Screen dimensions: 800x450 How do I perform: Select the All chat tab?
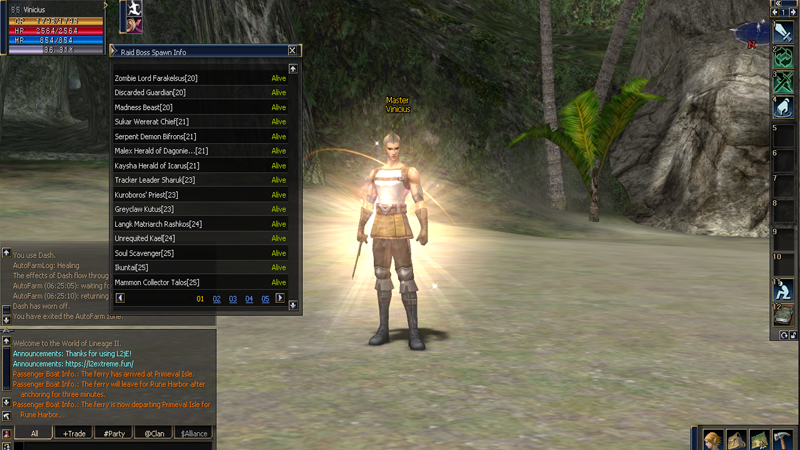[x=34, y=434]
